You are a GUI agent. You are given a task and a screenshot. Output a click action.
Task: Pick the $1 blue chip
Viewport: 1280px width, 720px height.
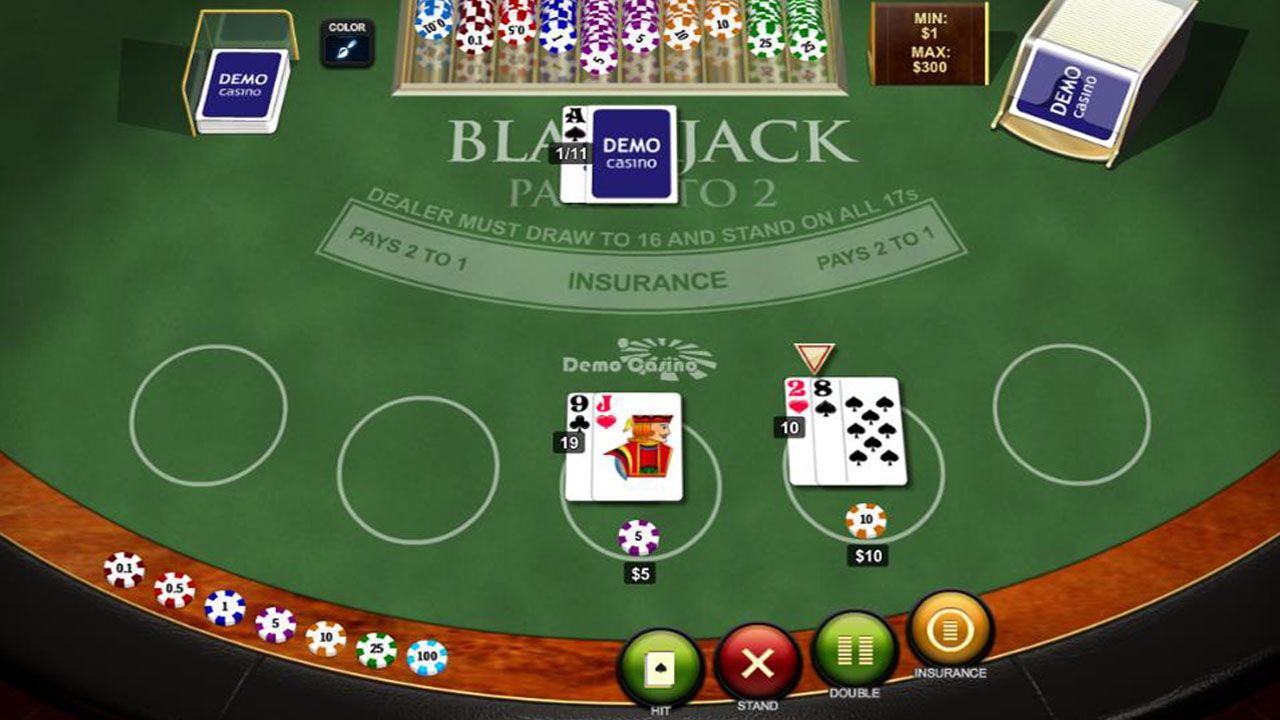pos(225,607)
